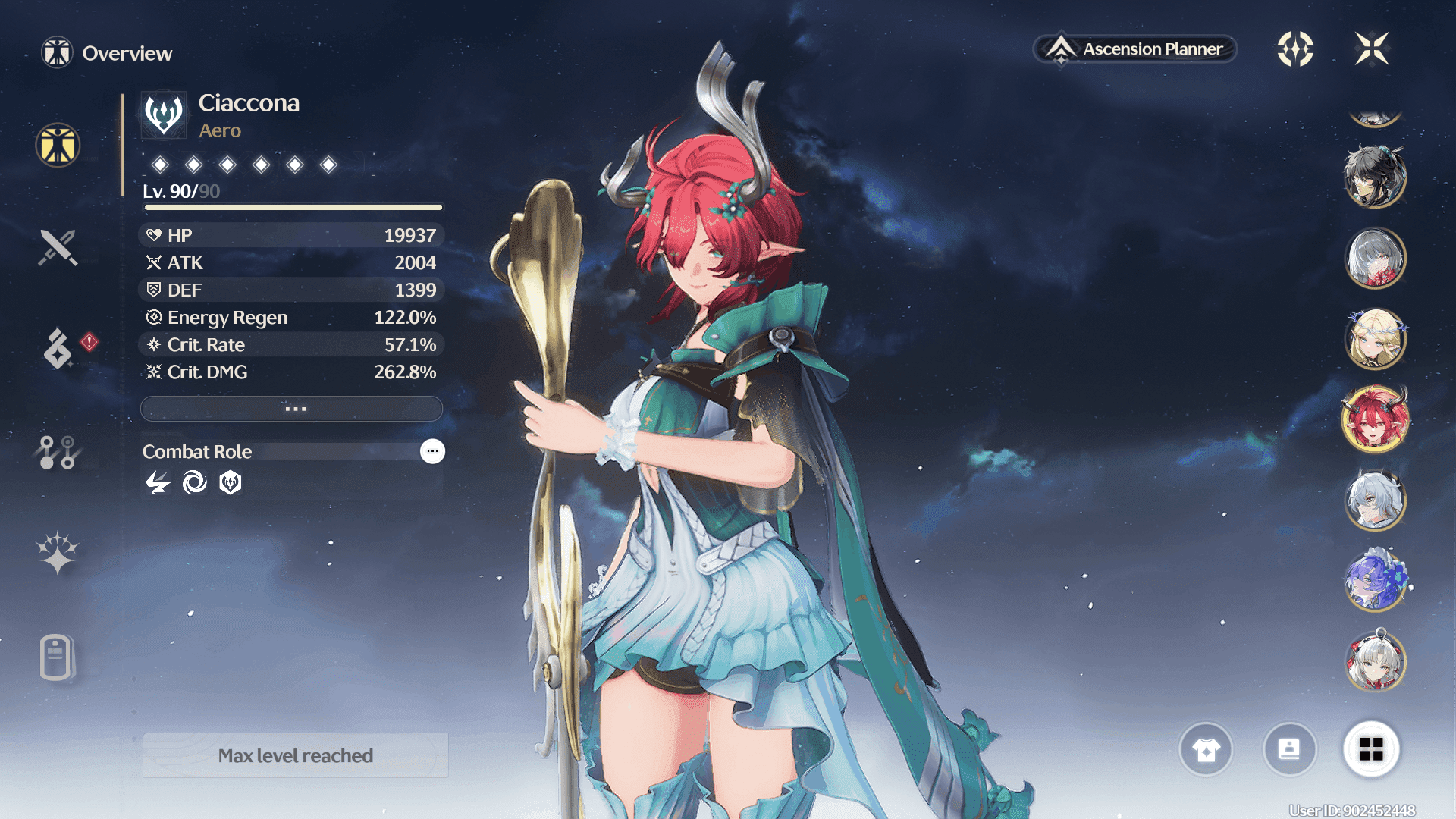The height and width of the screenshot is (819, 1456).
Task: Open the four-square grid view button
Action: 1371,749
